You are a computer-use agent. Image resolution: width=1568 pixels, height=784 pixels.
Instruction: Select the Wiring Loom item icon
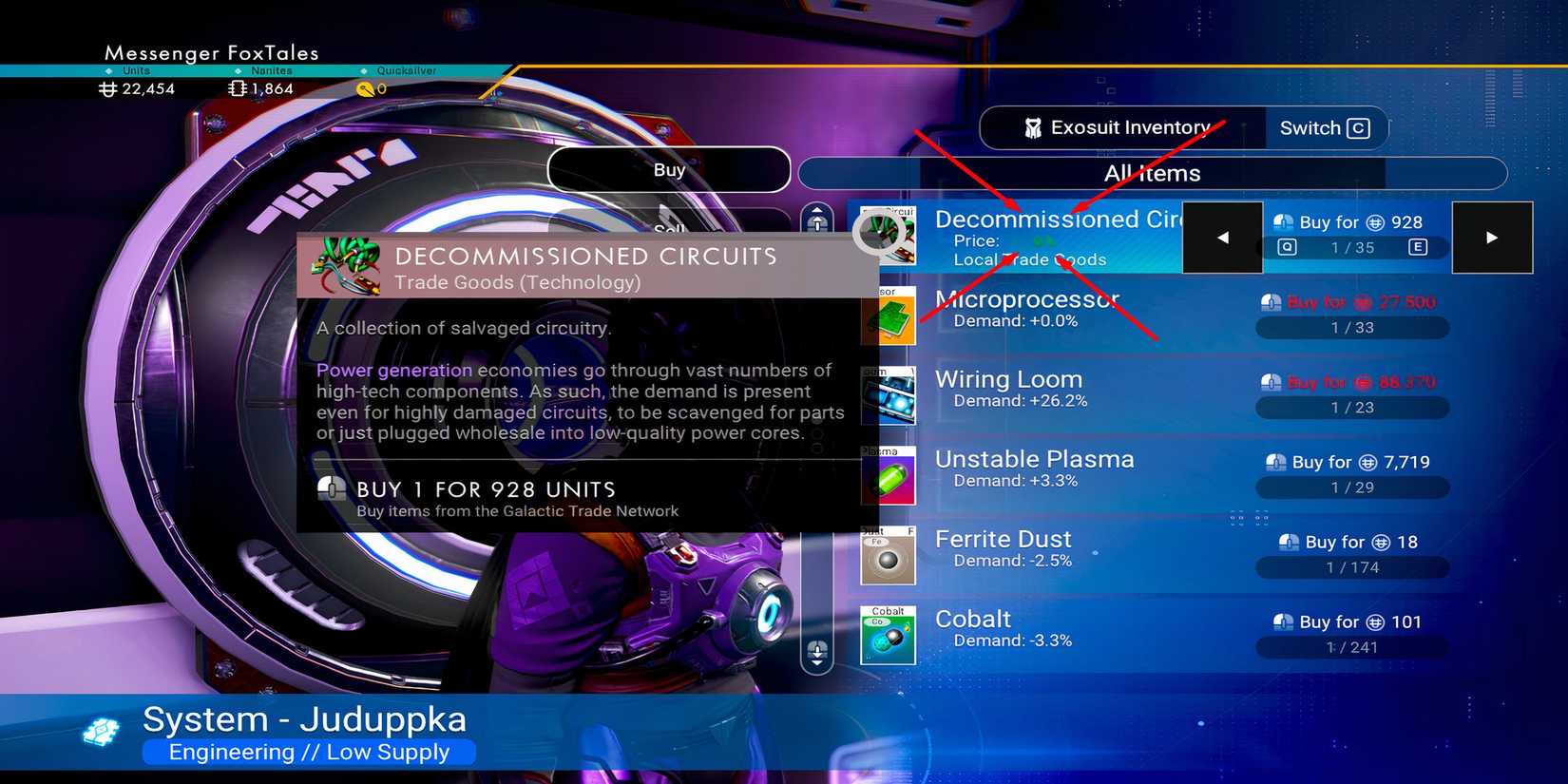(x=888, y=396)
